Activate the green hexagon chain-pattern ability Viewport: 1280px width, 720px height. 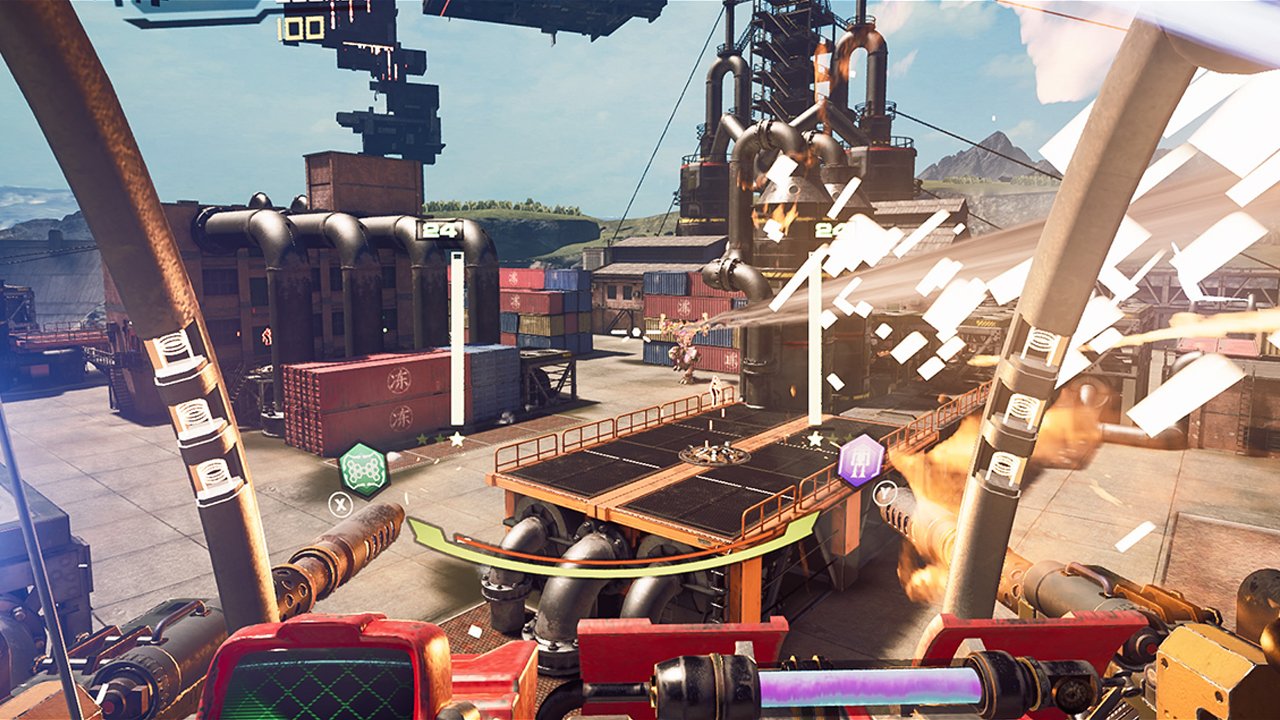pyautogui.click(x=363, y=468)
